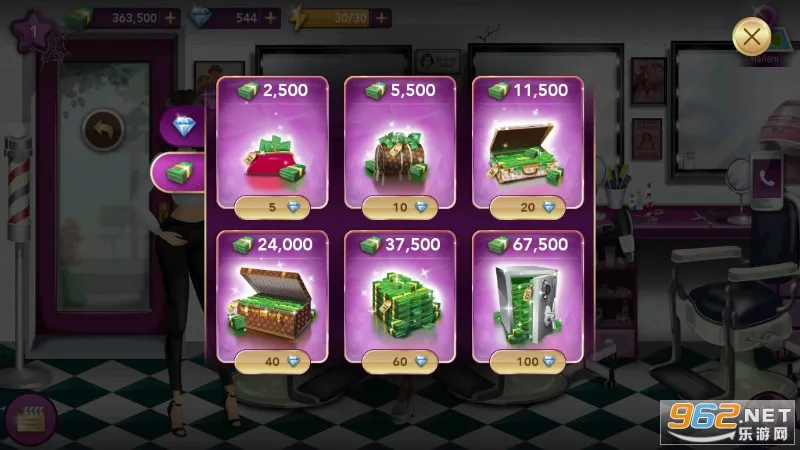Tap the round back arrow button
The image size is (800, 450).
pyautogui.click(x=102, y=128)
